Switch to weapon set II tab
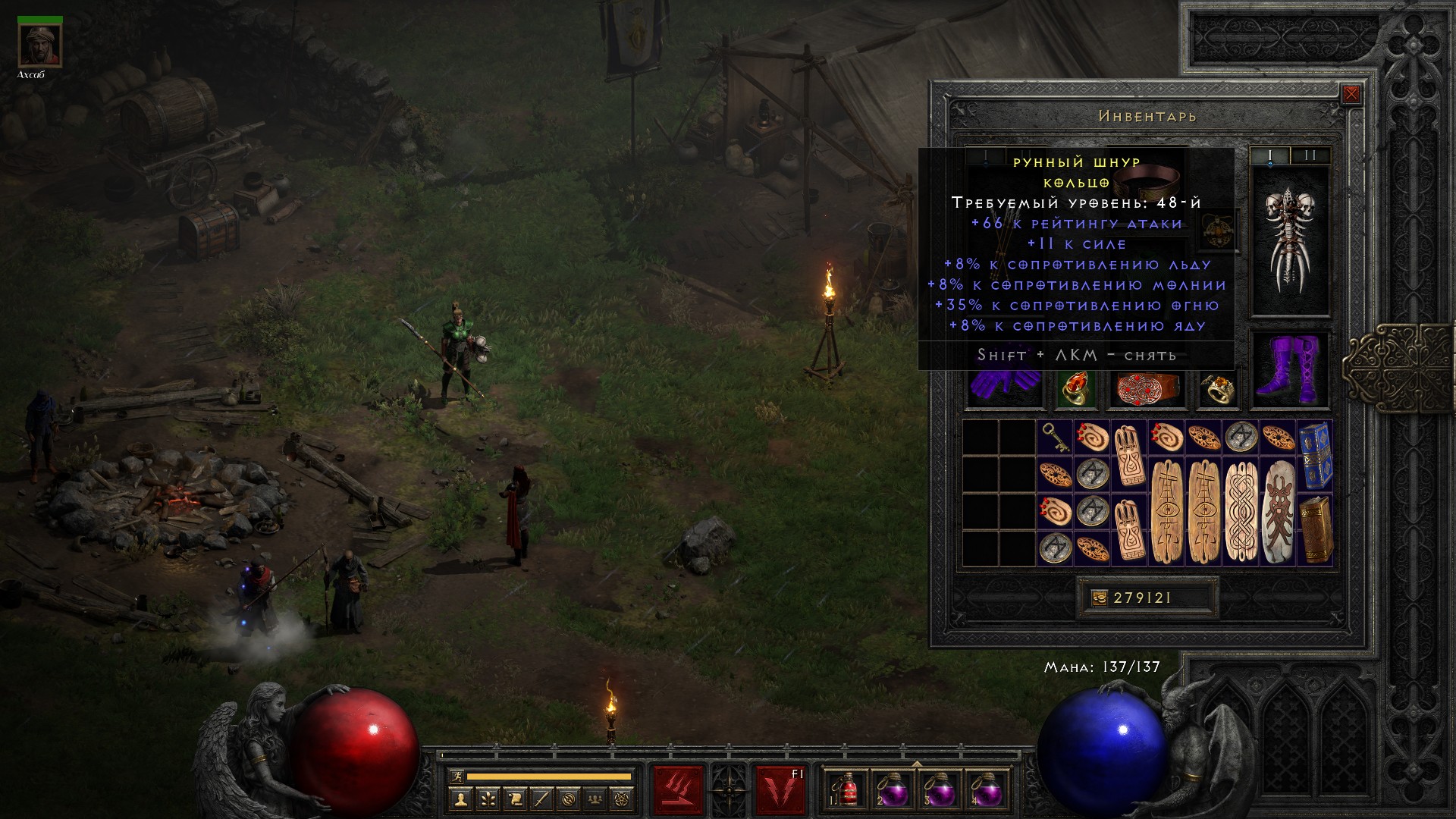 (1310, 155)
